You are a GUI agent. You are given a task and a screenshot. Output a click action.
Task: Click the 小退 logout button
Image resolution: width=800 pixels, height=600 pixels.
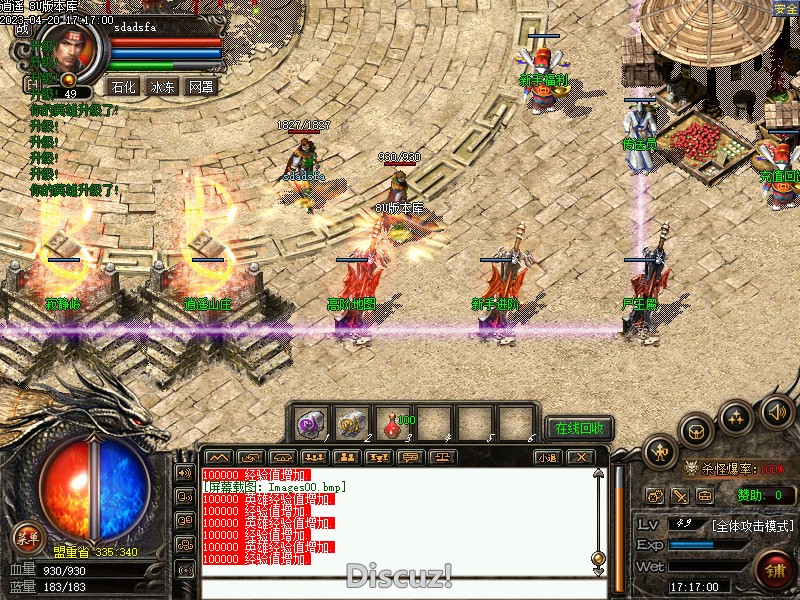(x=546, y=457)
